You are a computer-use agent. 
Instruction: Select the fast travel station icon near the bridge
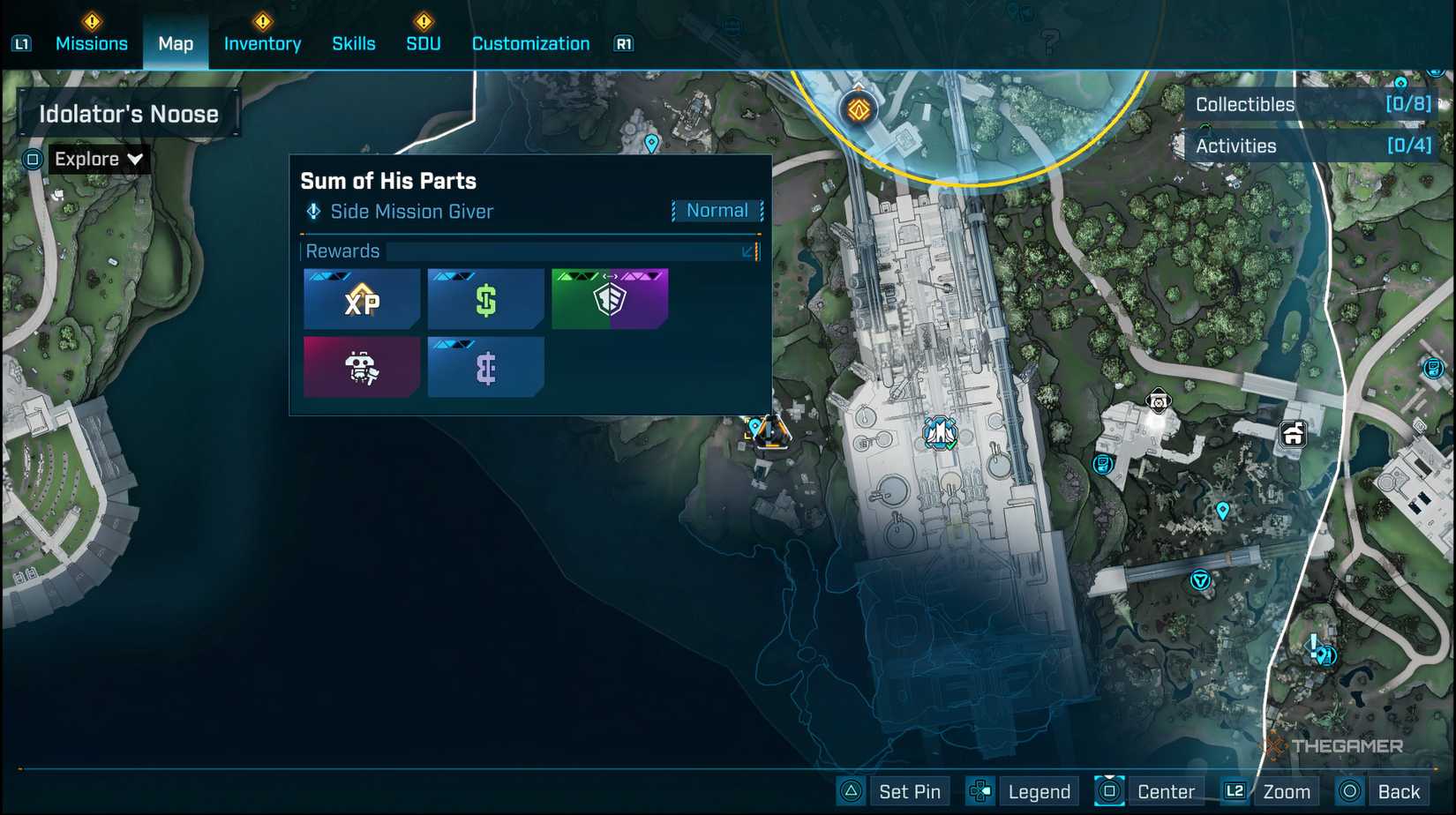[x=1199, y=578]
